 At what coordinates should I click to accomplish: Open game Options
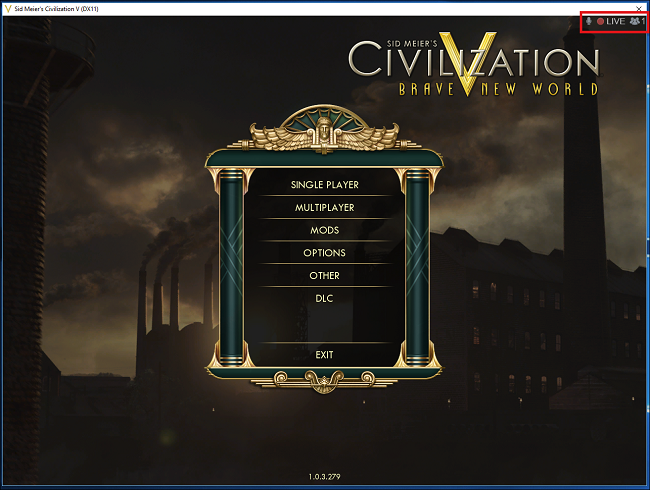tap(324, 253)
